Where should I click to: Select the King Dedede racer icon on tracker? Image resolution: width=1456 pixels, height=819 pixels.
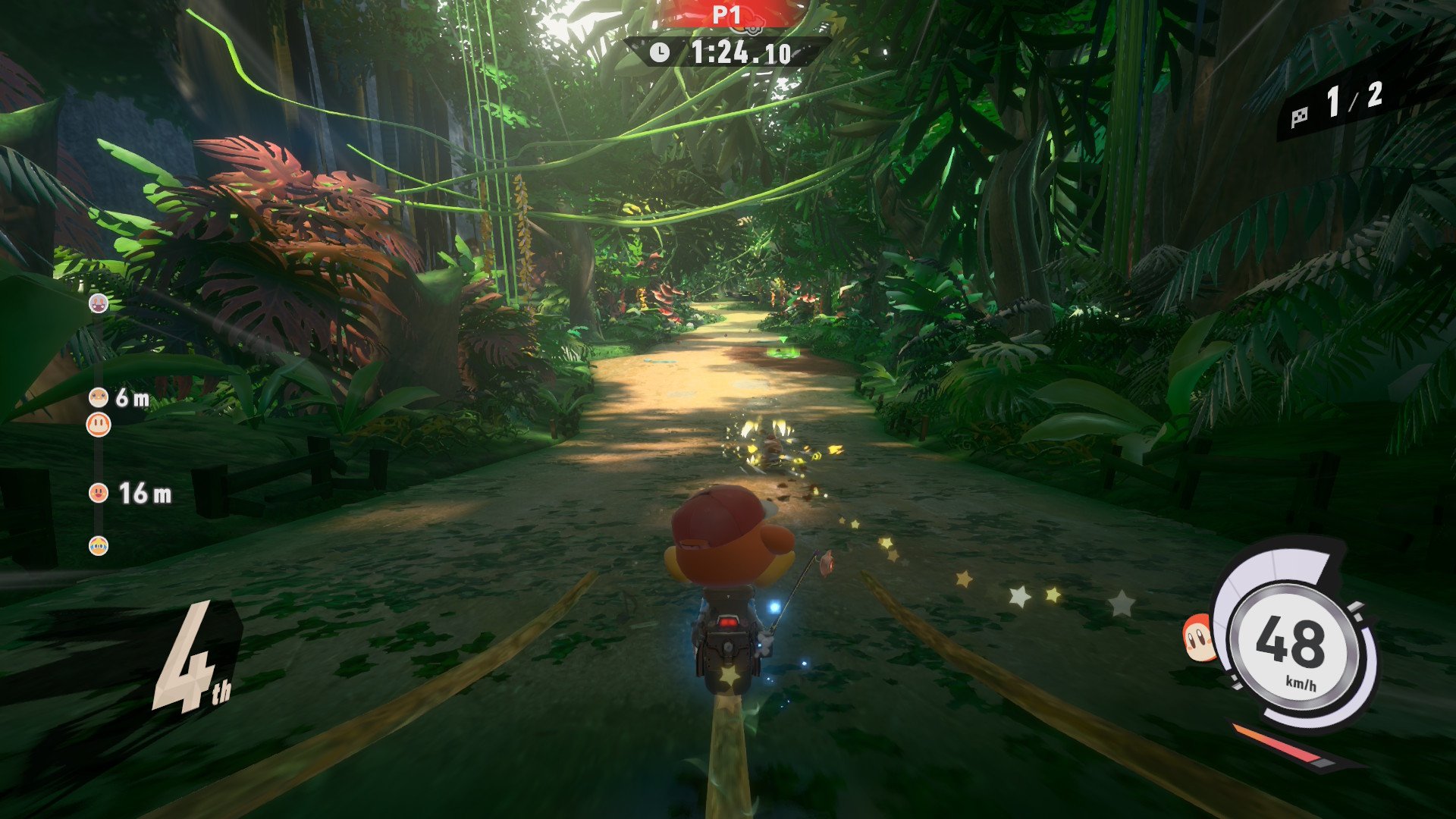tap(99, 545)
